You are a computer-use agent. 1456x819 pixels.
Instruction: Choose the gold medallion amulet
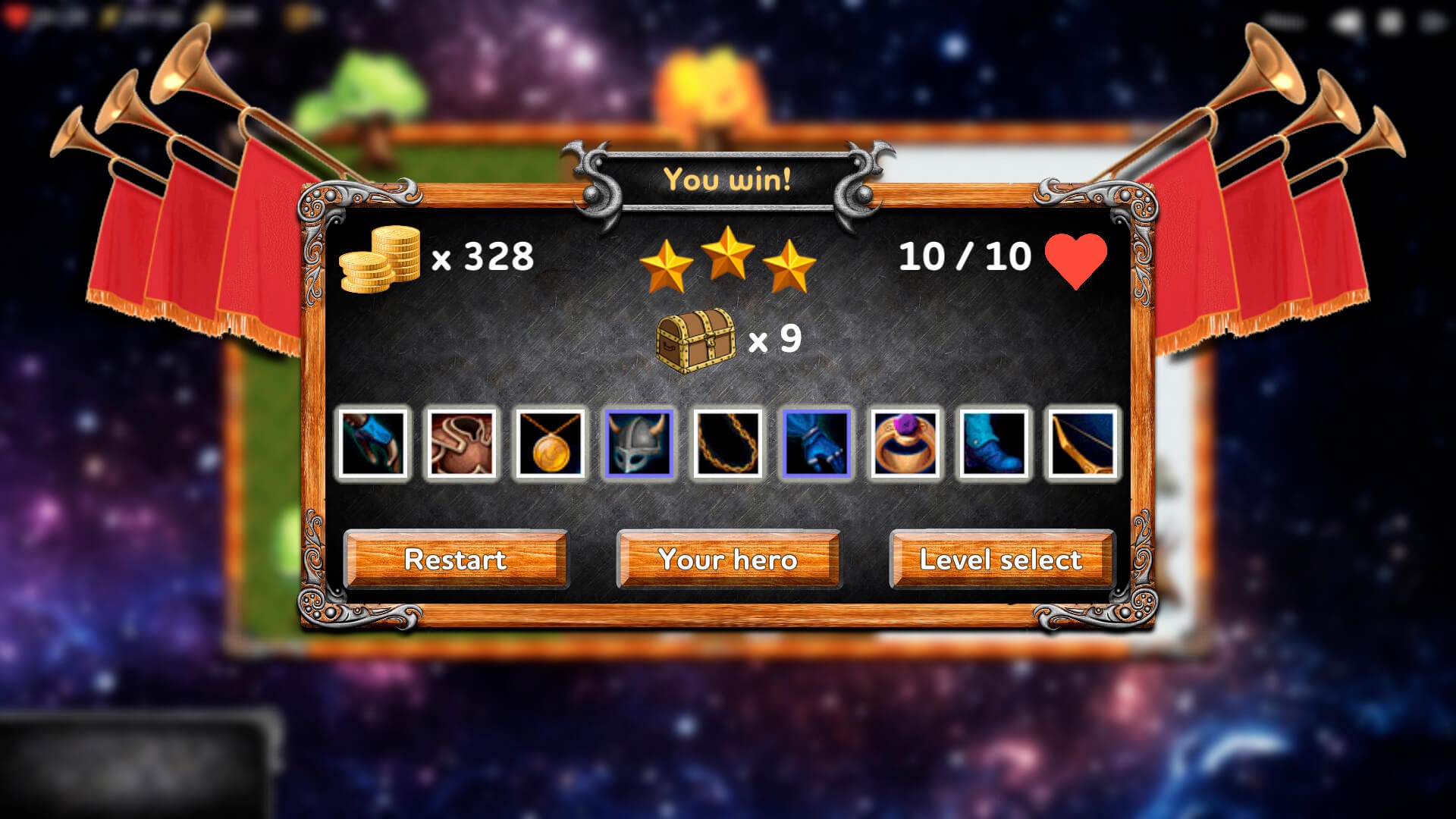(550, 444)
